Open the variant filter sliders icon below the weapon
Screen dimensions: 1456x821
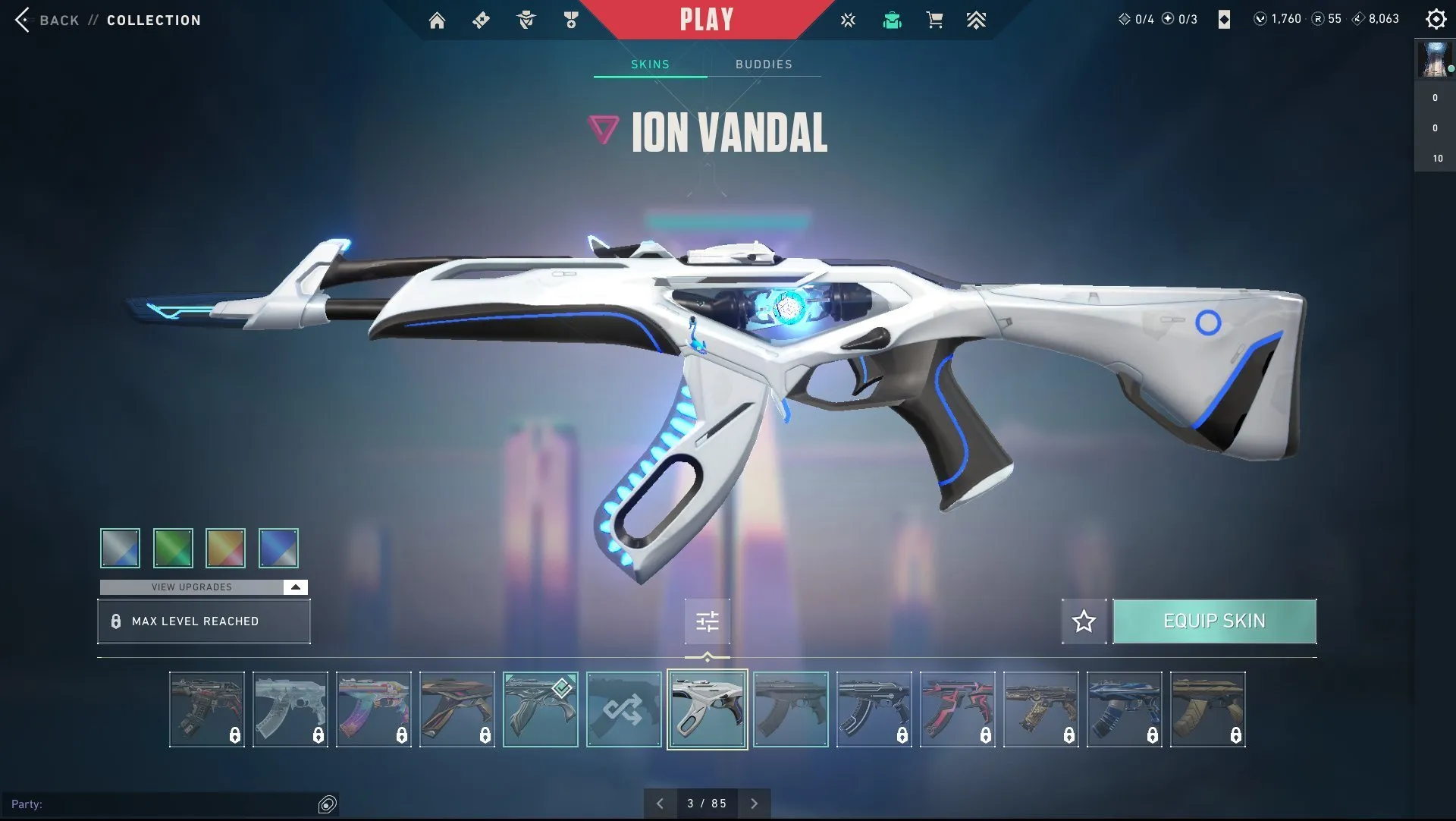pos(707,621)
